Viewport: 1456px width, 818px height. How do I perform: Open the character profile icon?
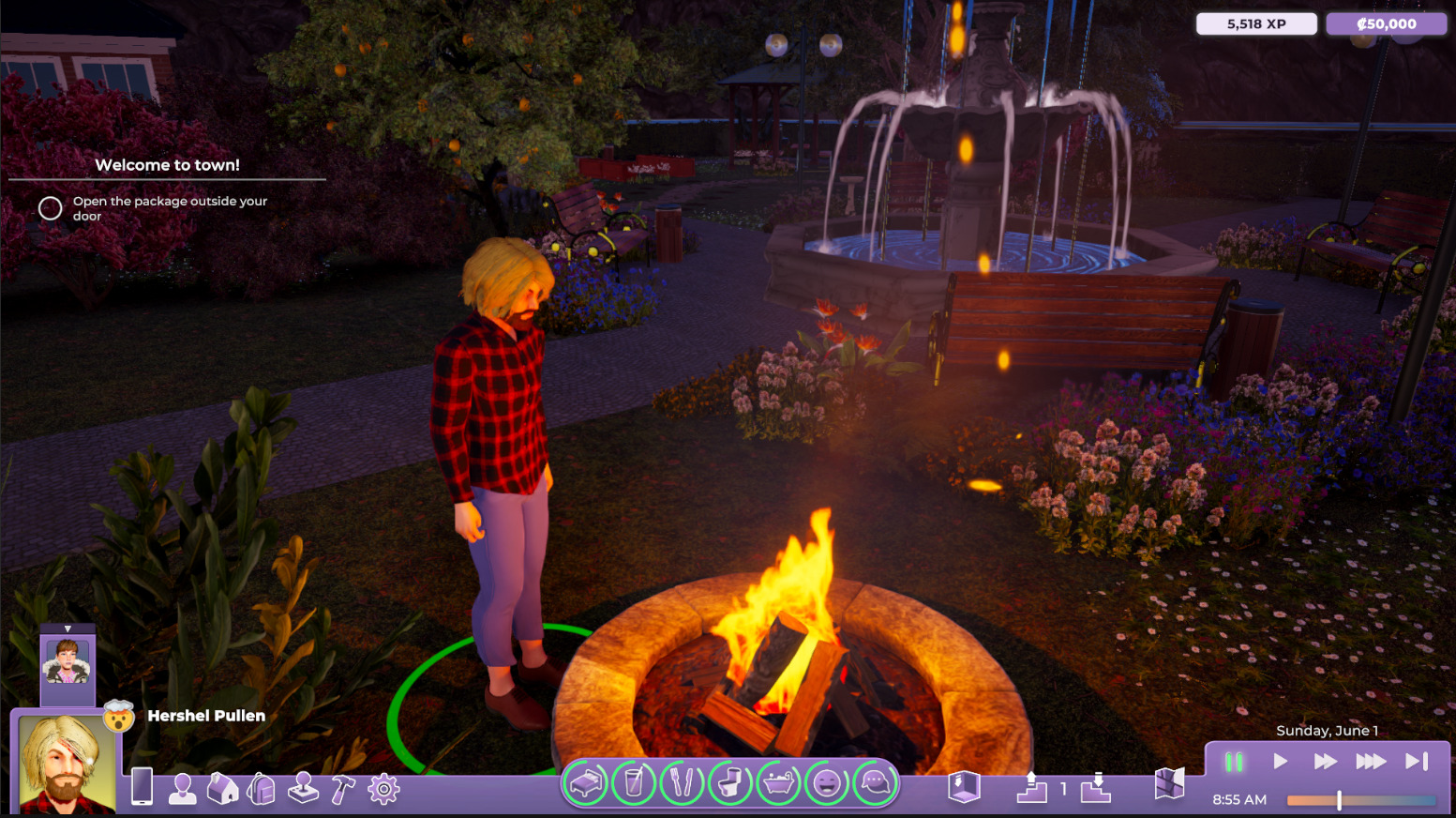(x=182, y=789)
